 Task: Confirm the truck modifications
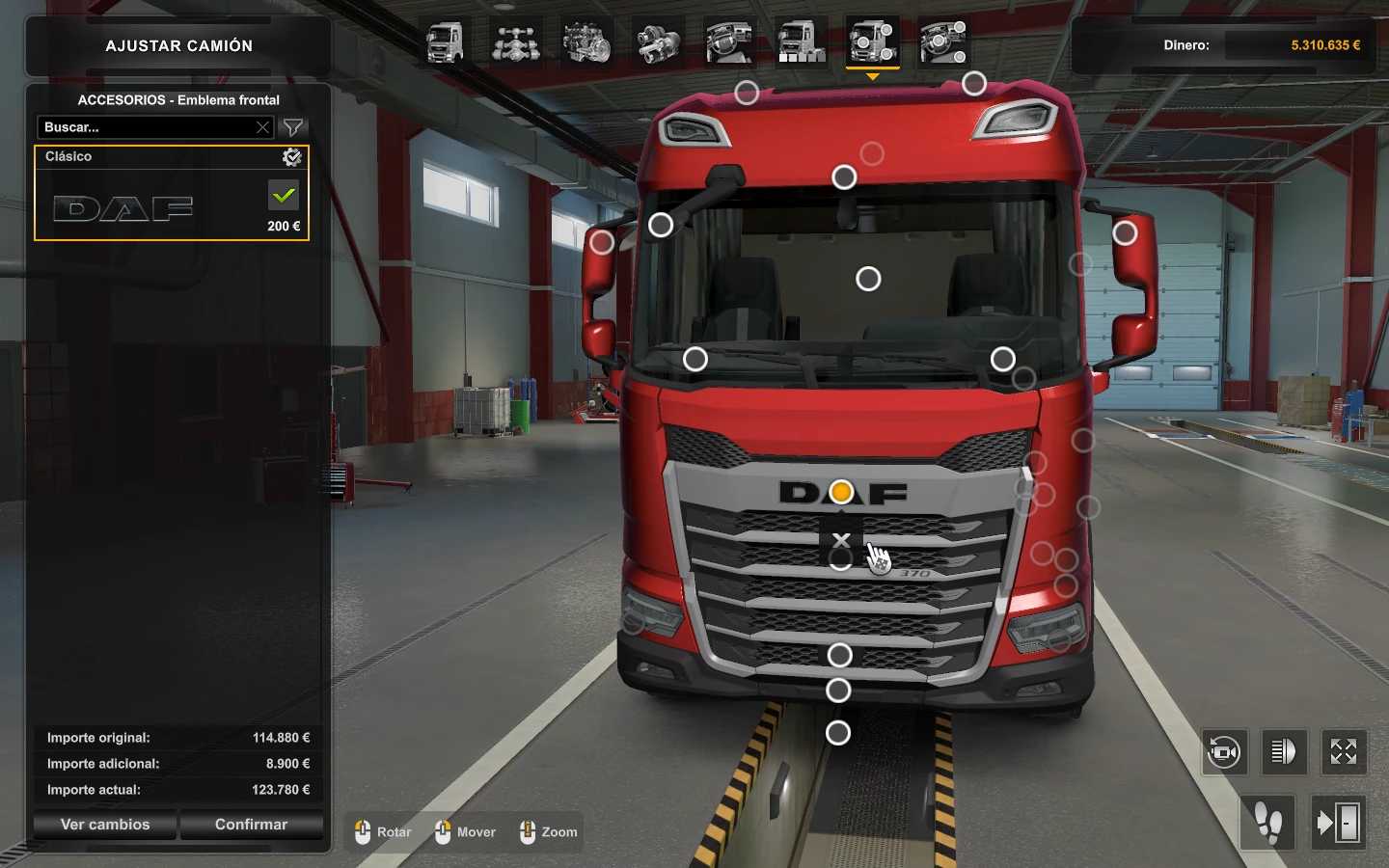[251, 825]
